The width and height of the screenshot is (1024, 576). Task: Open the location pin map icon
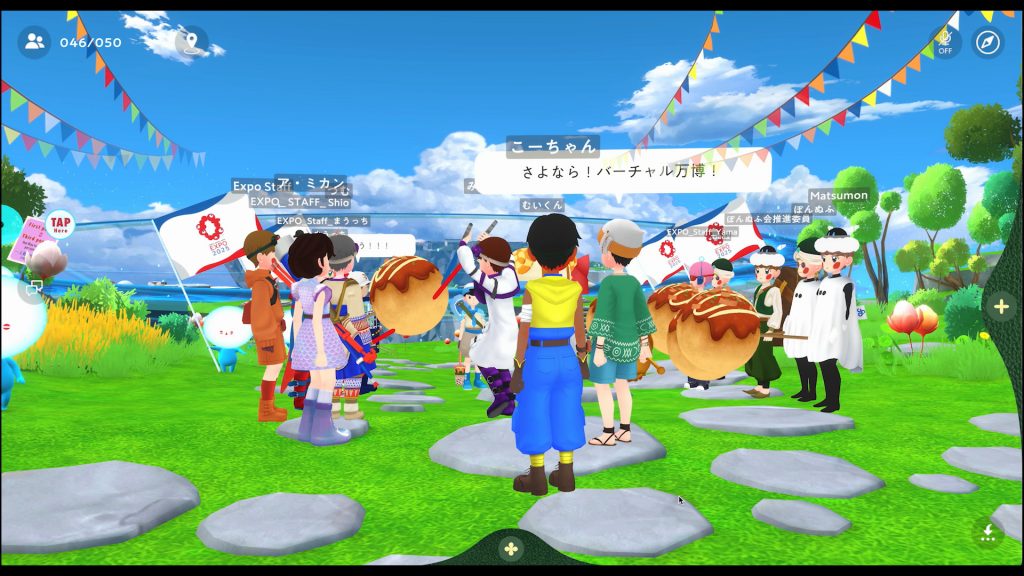191,42
